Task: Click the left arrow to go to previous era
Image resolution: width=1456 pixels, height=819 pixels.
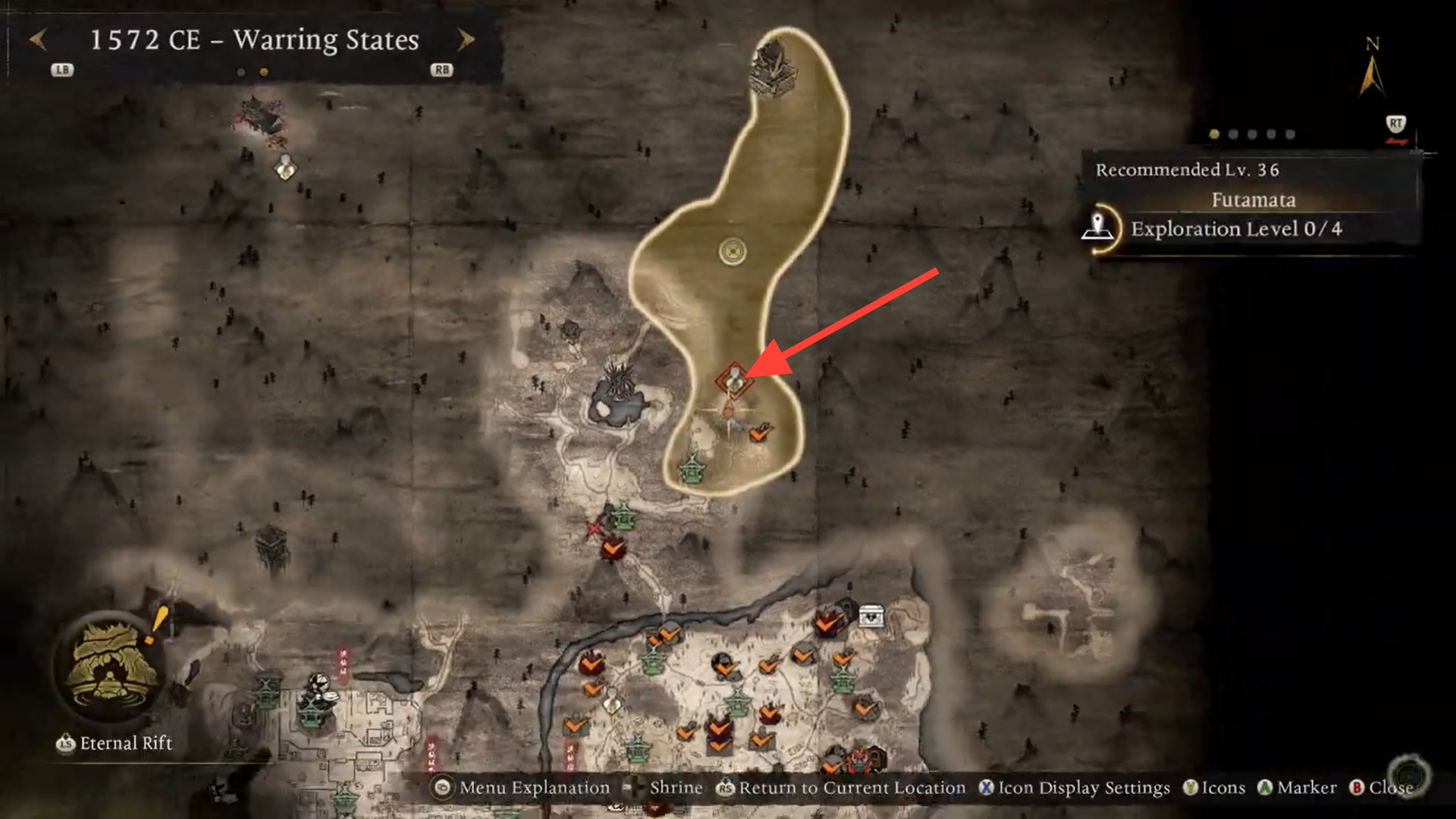Action: [38, 40]
